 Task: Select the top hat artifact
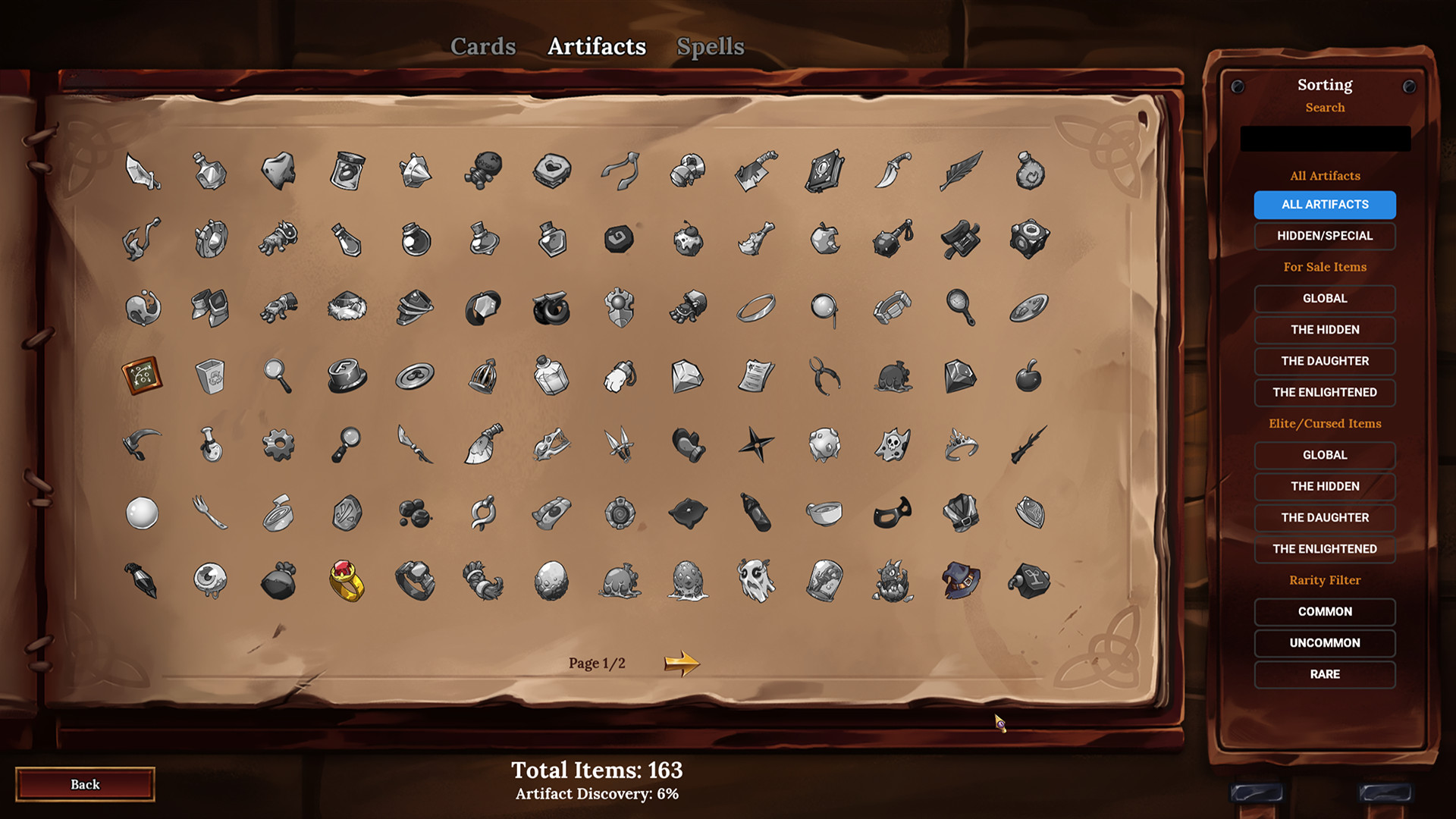[346, 375]
